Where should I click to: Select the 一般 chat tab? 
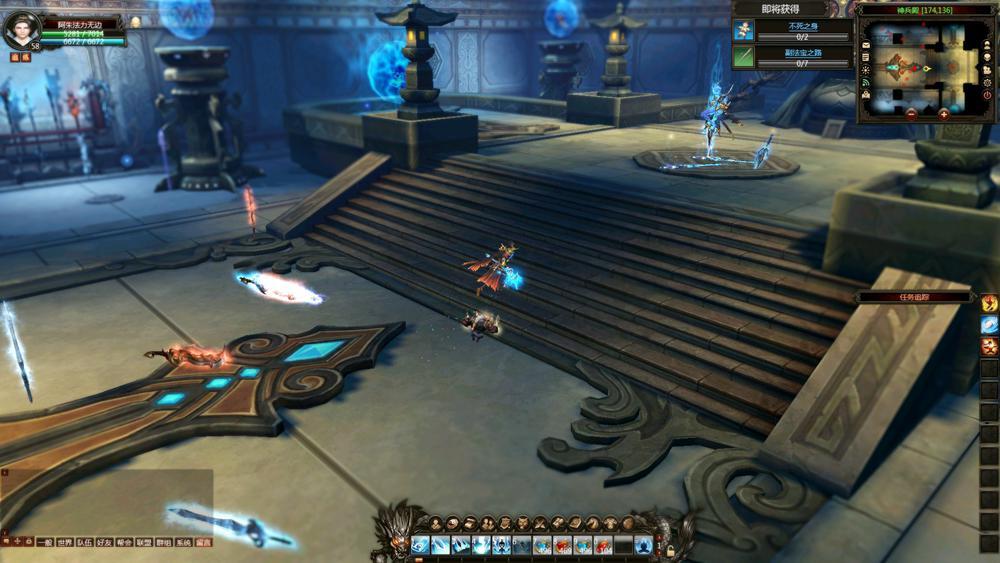coord(45,542)
